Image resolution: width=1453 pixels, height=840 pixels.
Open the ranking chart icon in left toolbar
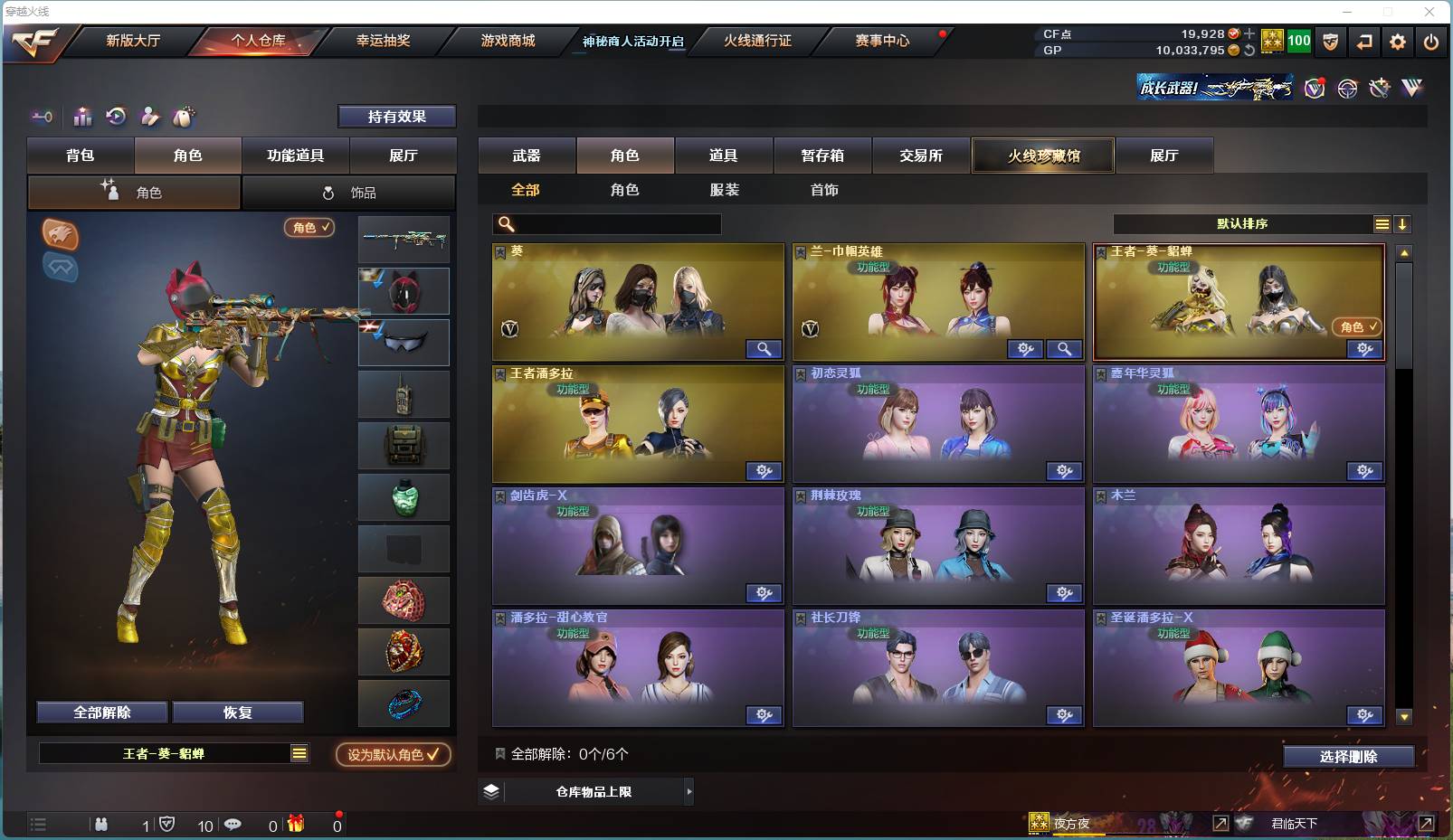click(82, 117)
